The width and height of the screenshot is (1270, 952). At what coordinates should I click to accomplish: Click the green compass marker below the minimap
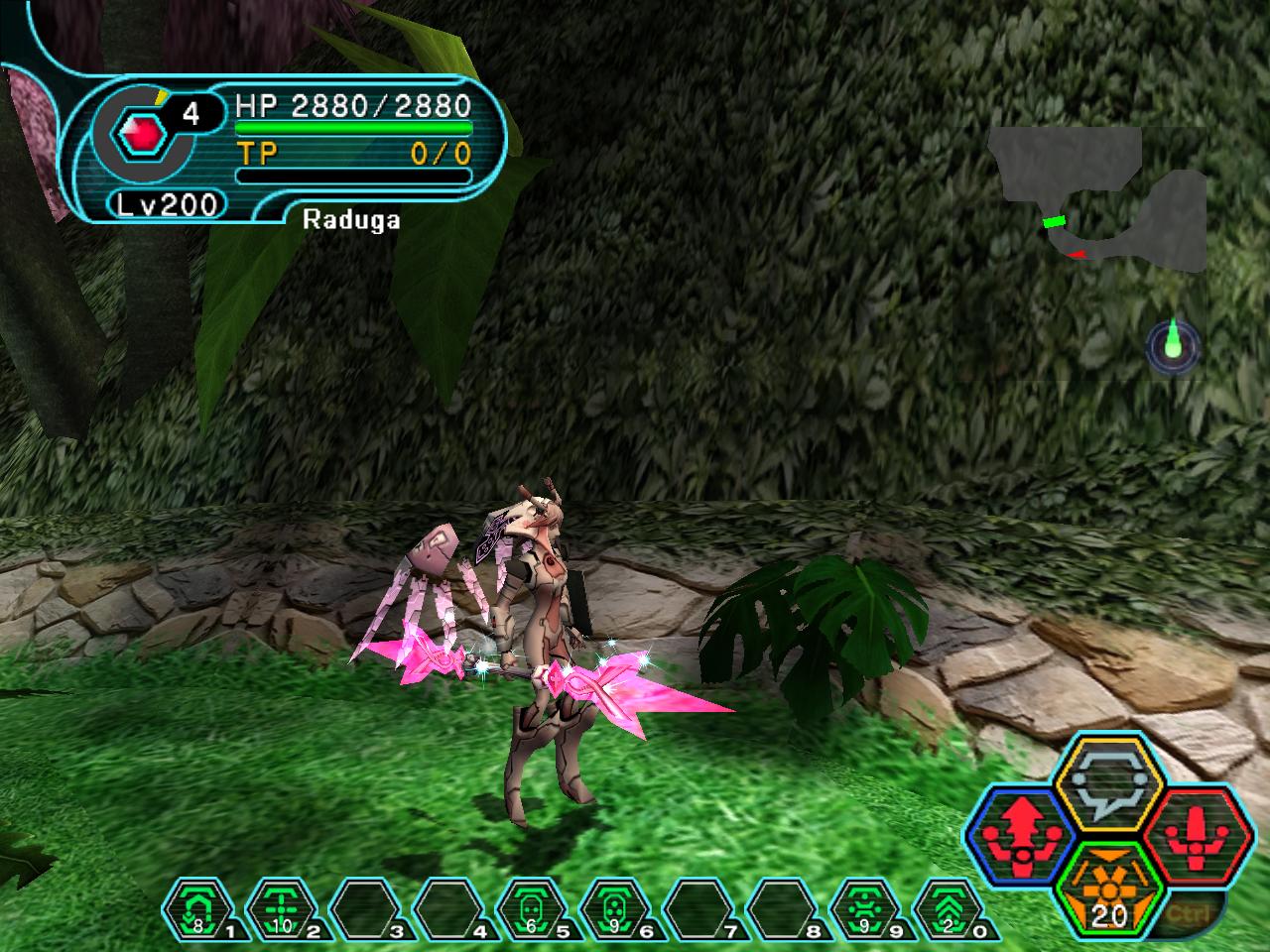pos(1175,344)
